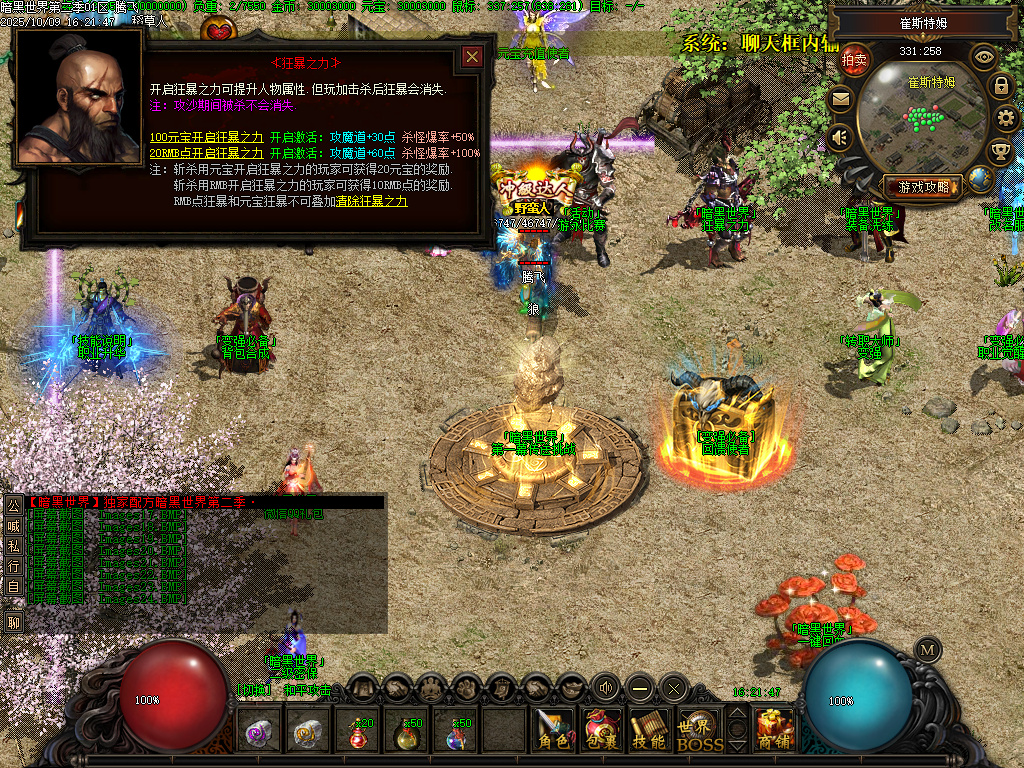Choose the 100元宝开启狂暴之力 option
Viewport: 1024px width, 768px height.
point(207,137)
